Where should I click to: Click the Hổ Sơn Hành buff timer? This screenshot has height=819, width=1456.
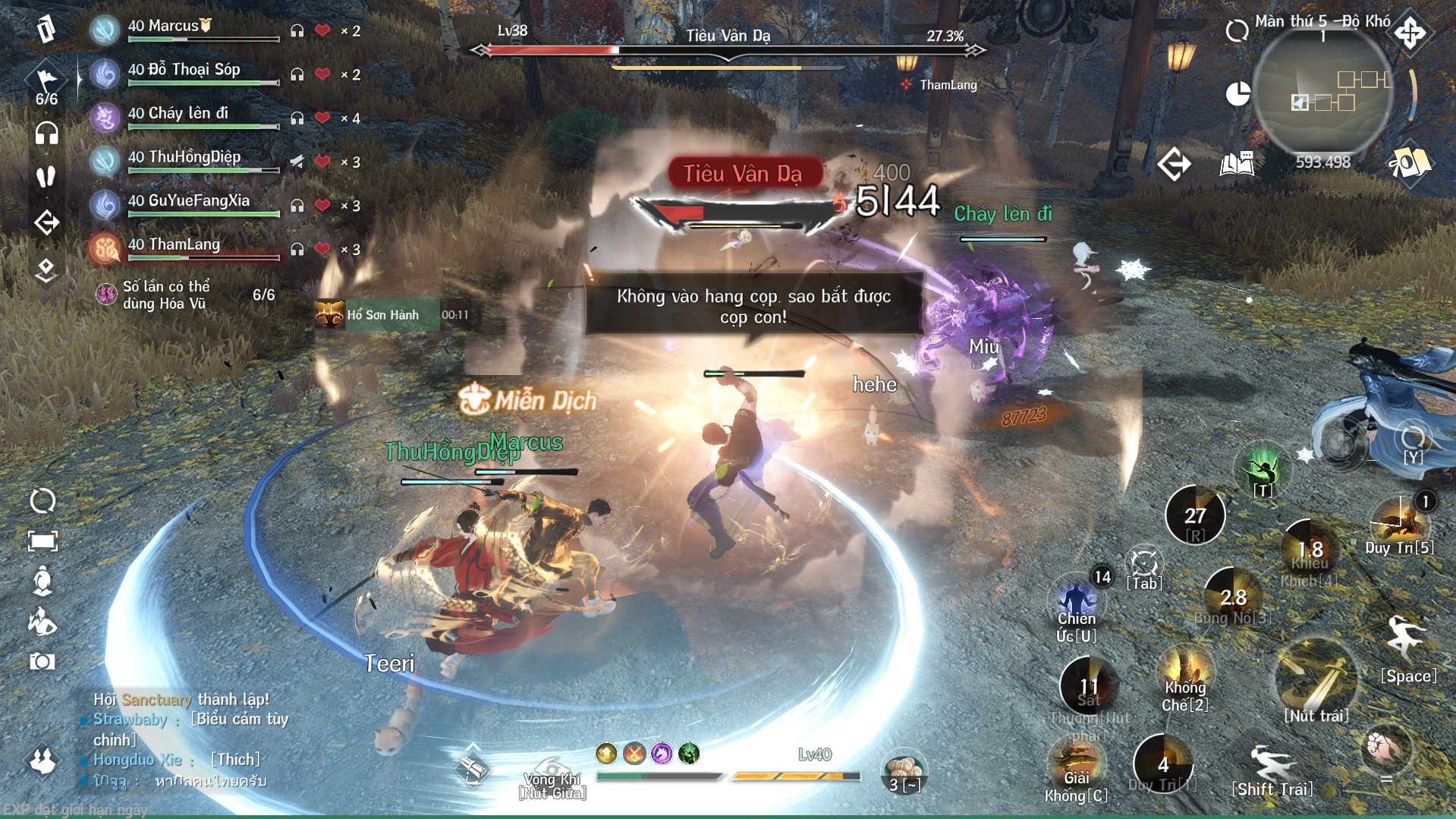pos(378,314)
